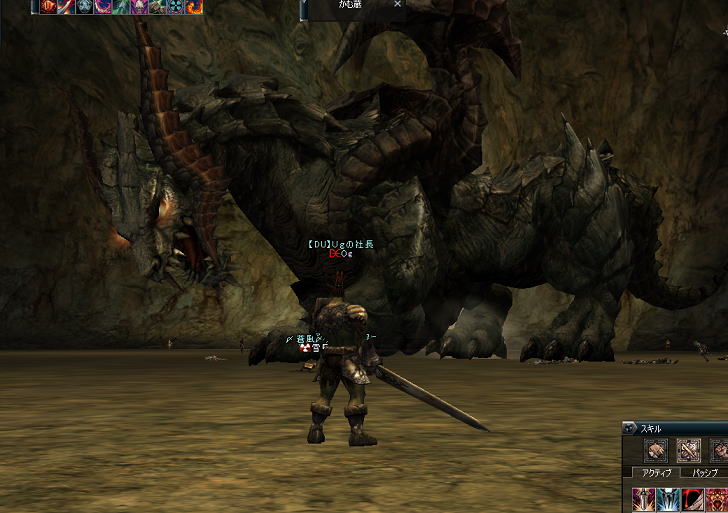The height and width of the screenshot is (513, 728).
Task: Select the flame swirl buff icon
Action: (x=194, y=6)
